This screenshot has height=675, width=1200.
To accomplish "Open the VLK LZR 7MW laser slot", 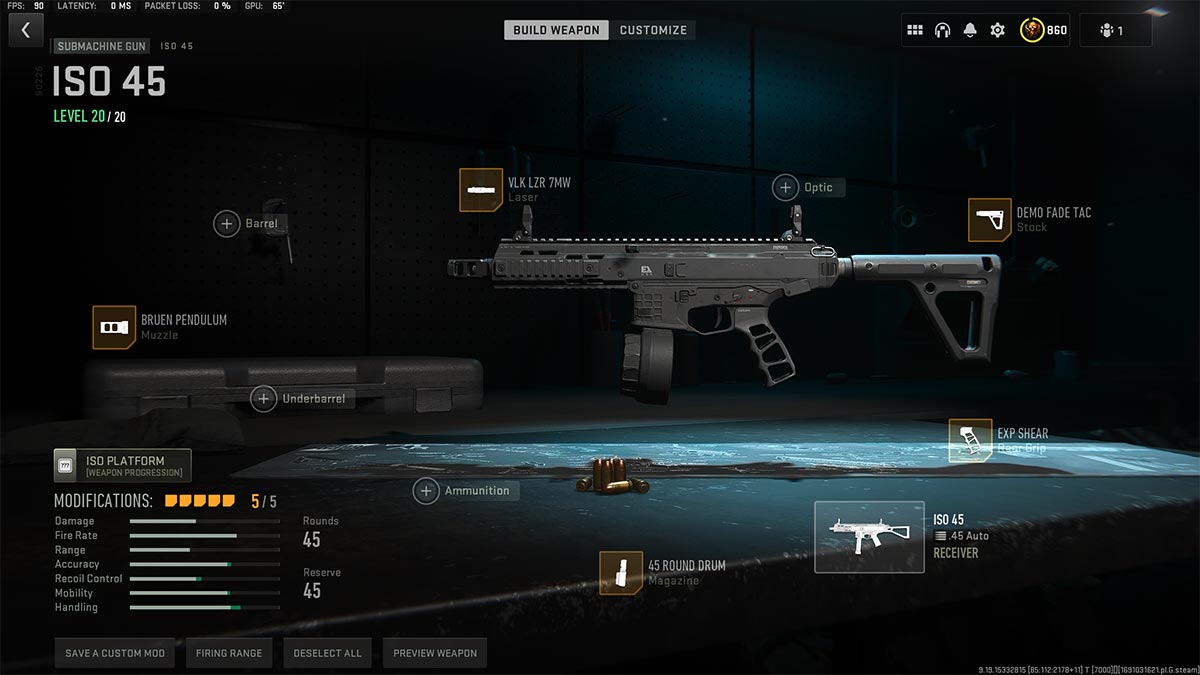I will pyautogui.click(x=481, y=190).
